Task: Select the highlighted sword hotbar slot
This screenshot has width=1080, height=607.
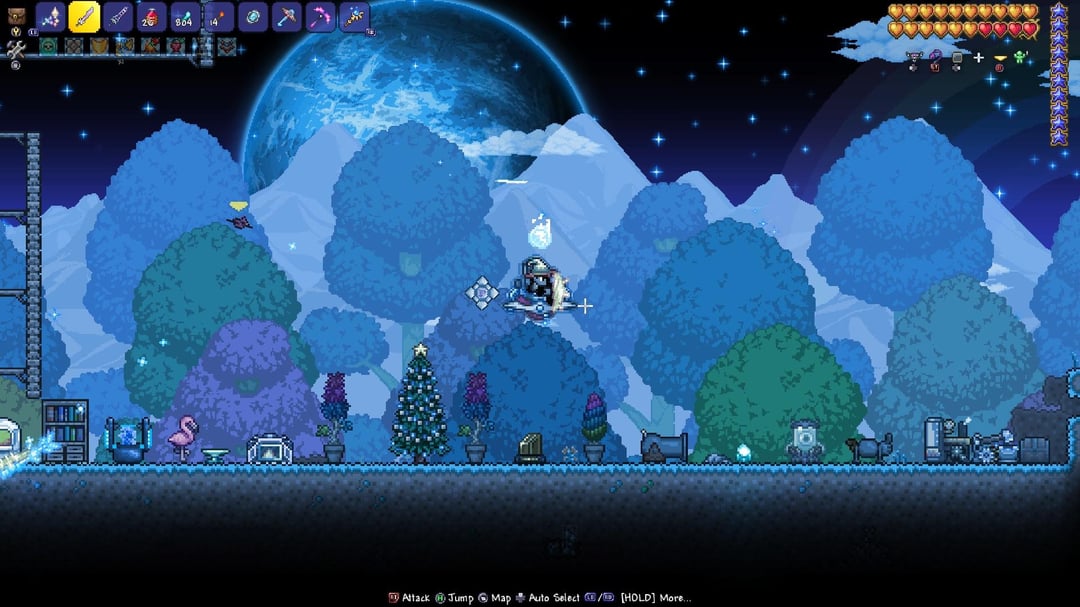Action: tap(84, 17)
